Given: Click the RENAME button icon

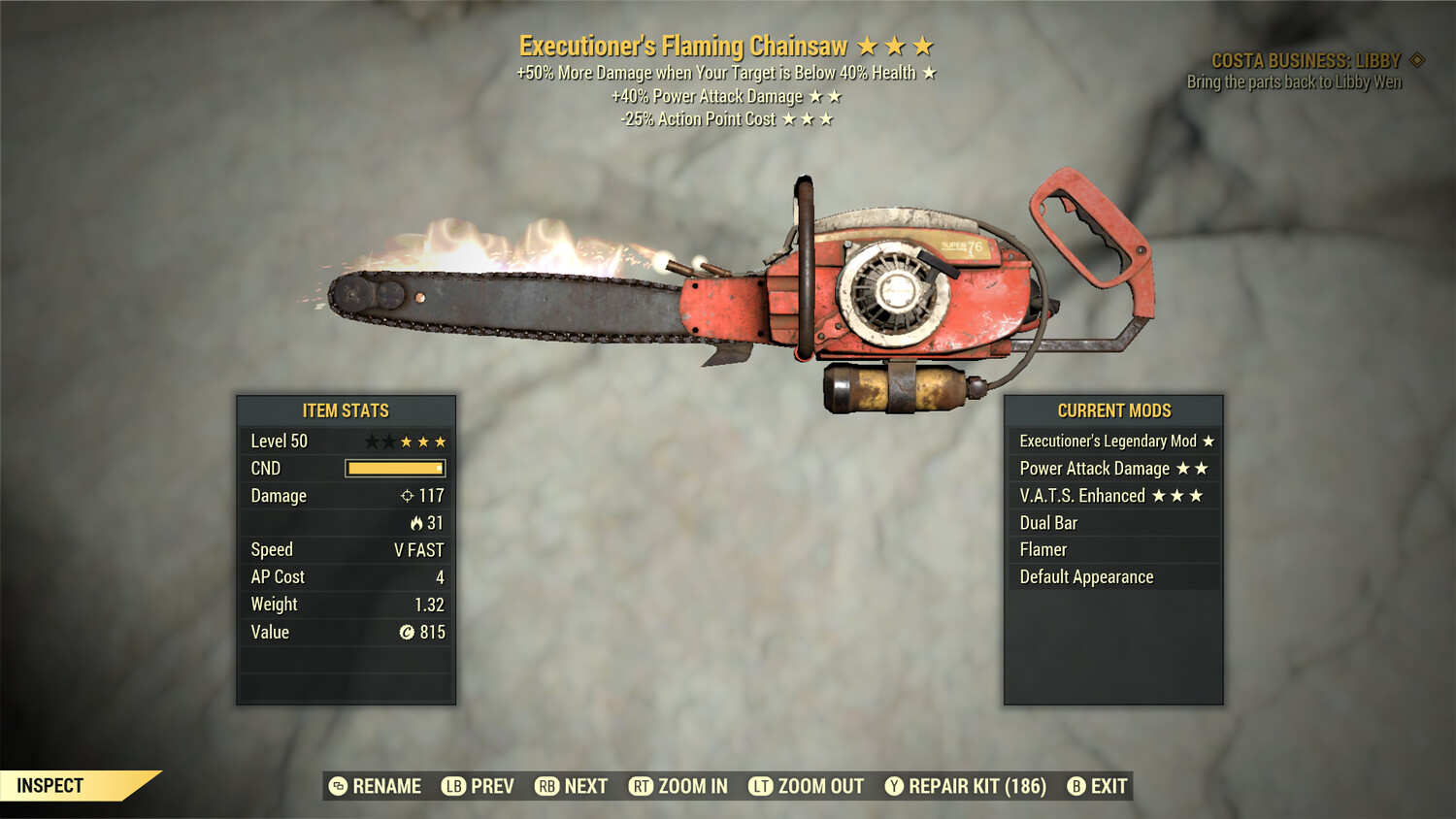Looking at the screenshot, I should click(337, 786).
